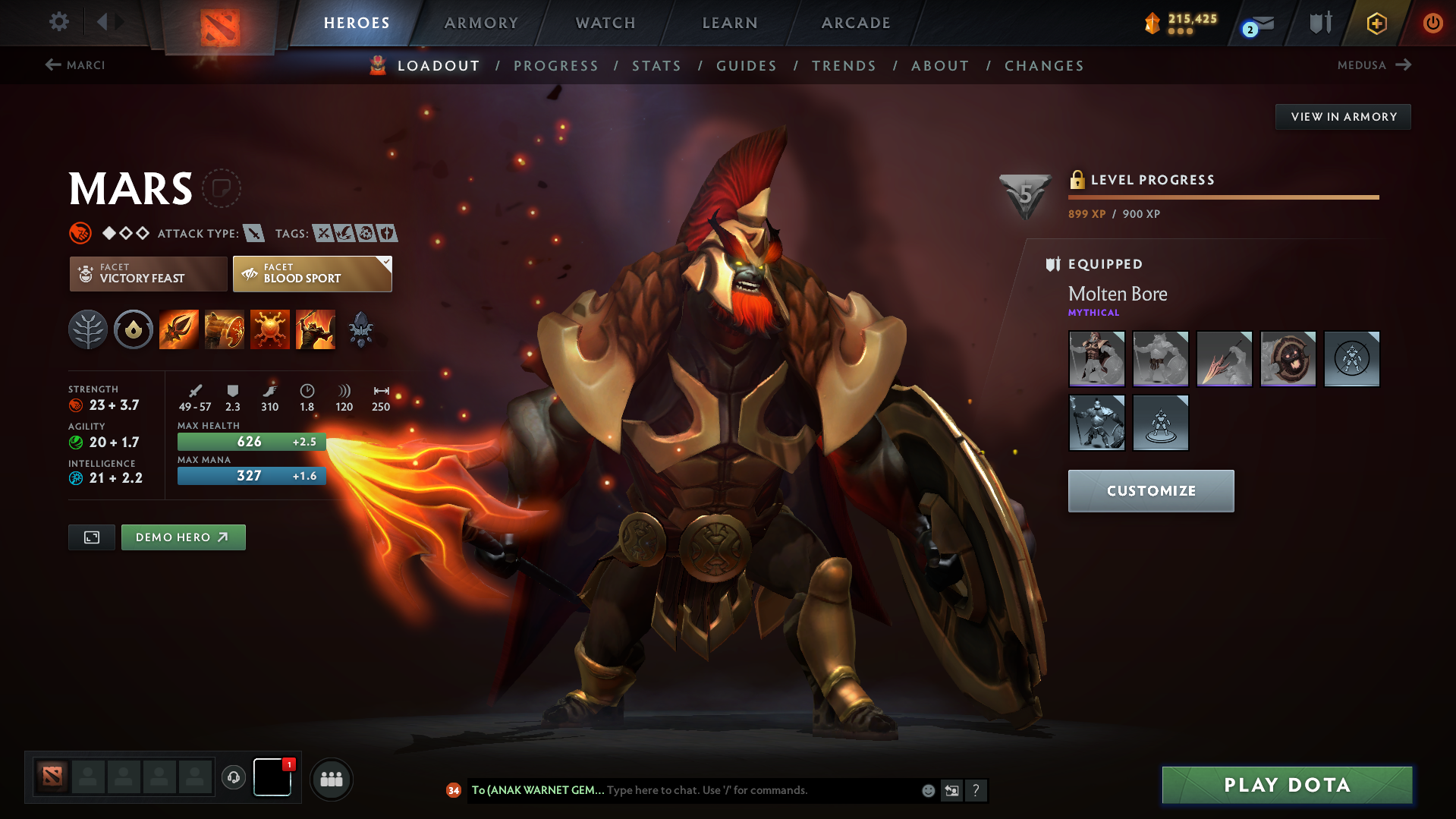This screenshot has height=819, width=1456.
Task: Go back to Marci's hero page
Action: [76, 65]
